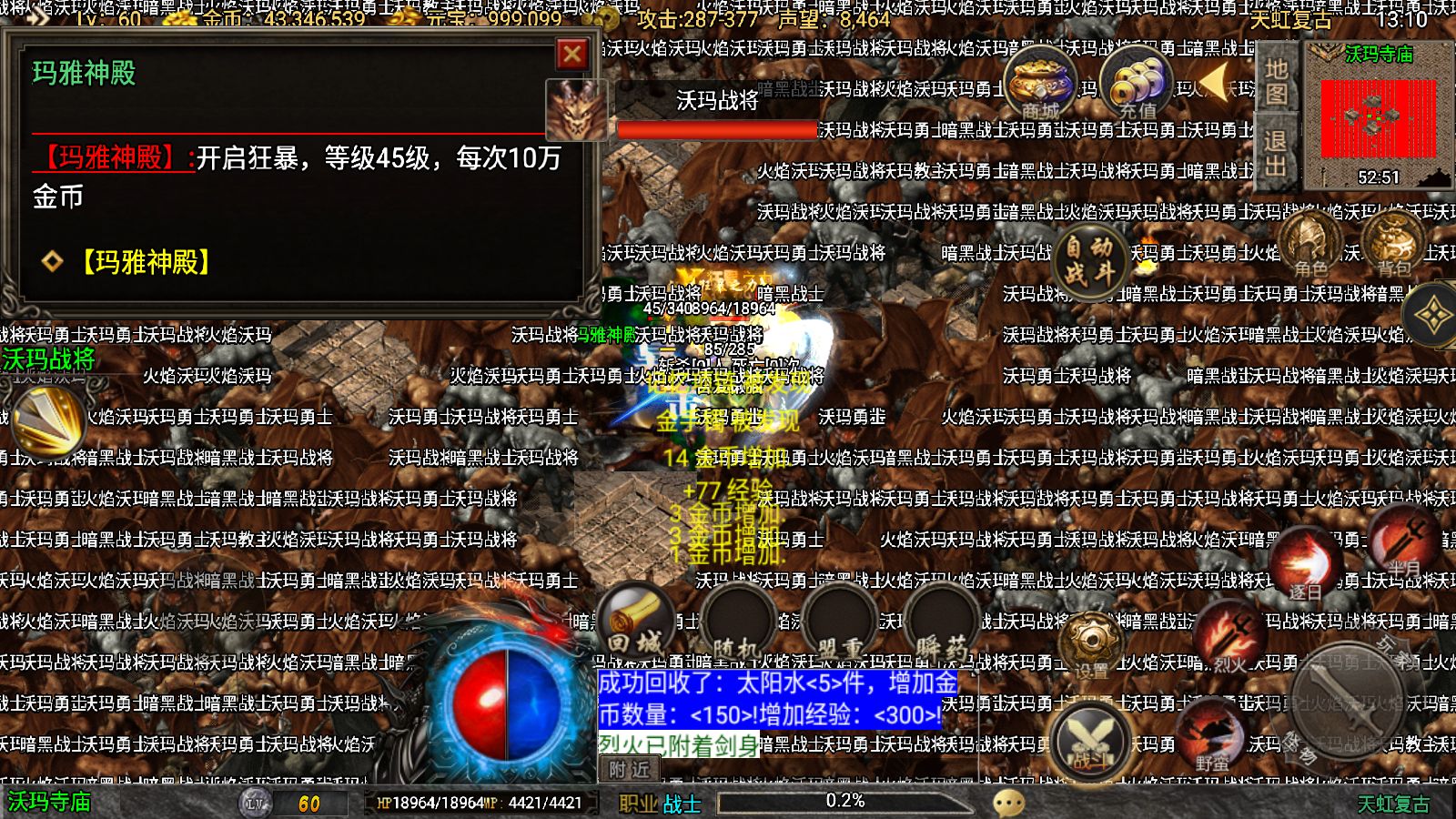Collapse the minimap with the arrow
Viewport: 1456px width, 819px height.
pyautogui.click(x=1214, y=91)
